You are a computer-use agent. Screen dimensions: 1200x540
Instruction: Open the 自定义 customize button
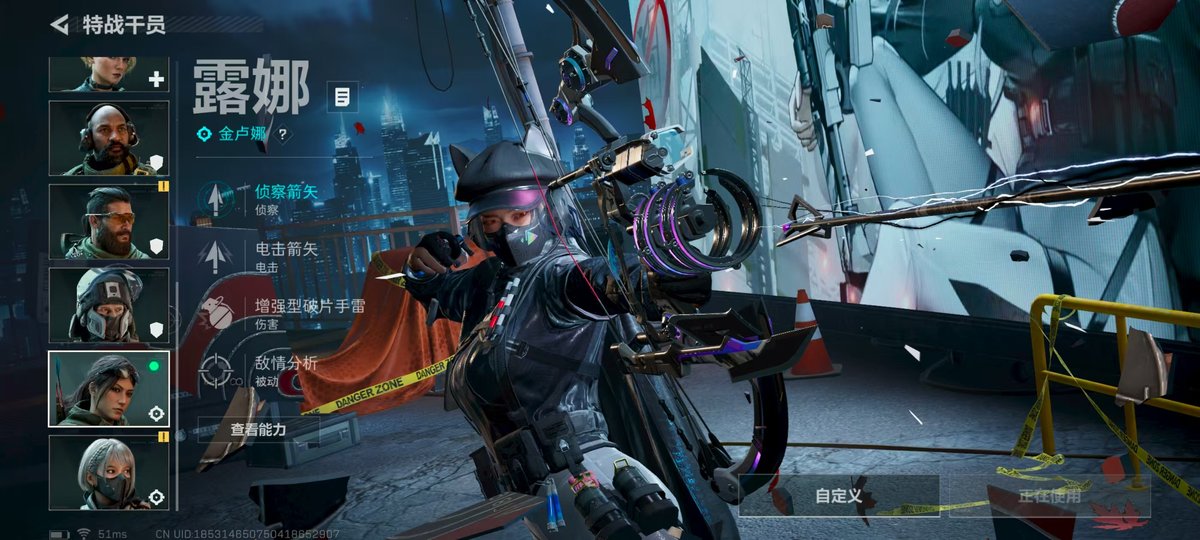pos(838,495)
